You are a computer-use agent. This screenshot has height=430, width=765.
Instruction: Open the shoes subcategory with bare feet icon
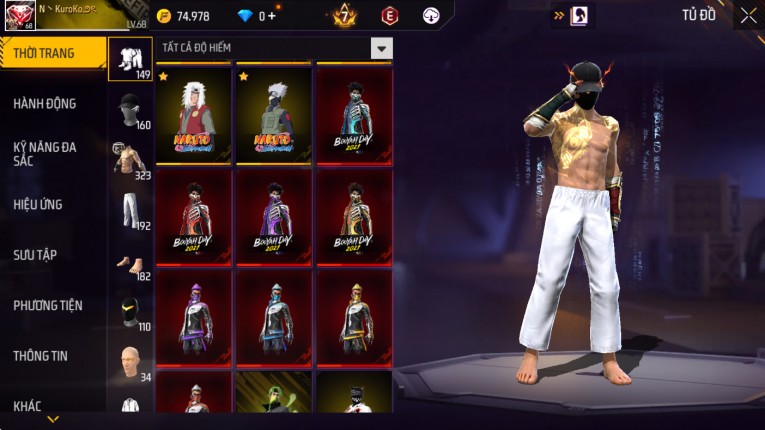tap(130, 266)
